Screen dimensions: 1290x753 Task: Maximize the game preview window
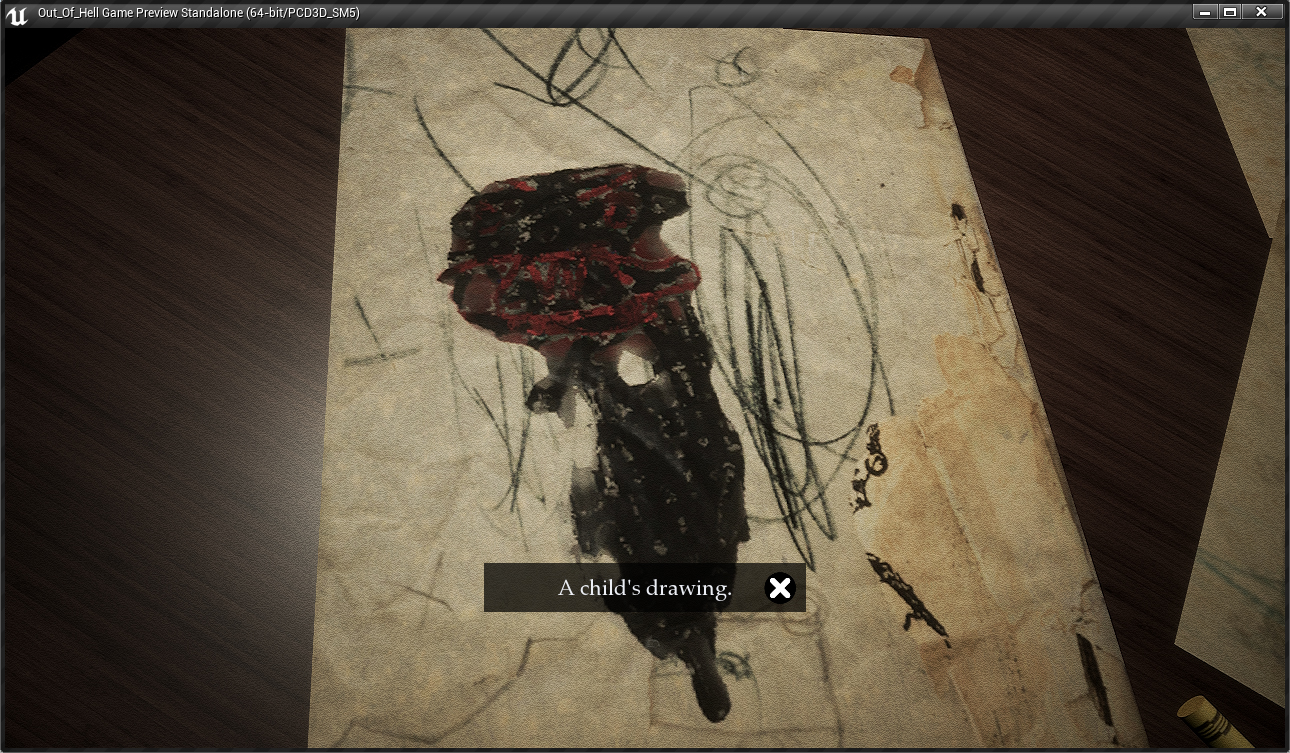pyautogui.click(x=1231, y=12)
